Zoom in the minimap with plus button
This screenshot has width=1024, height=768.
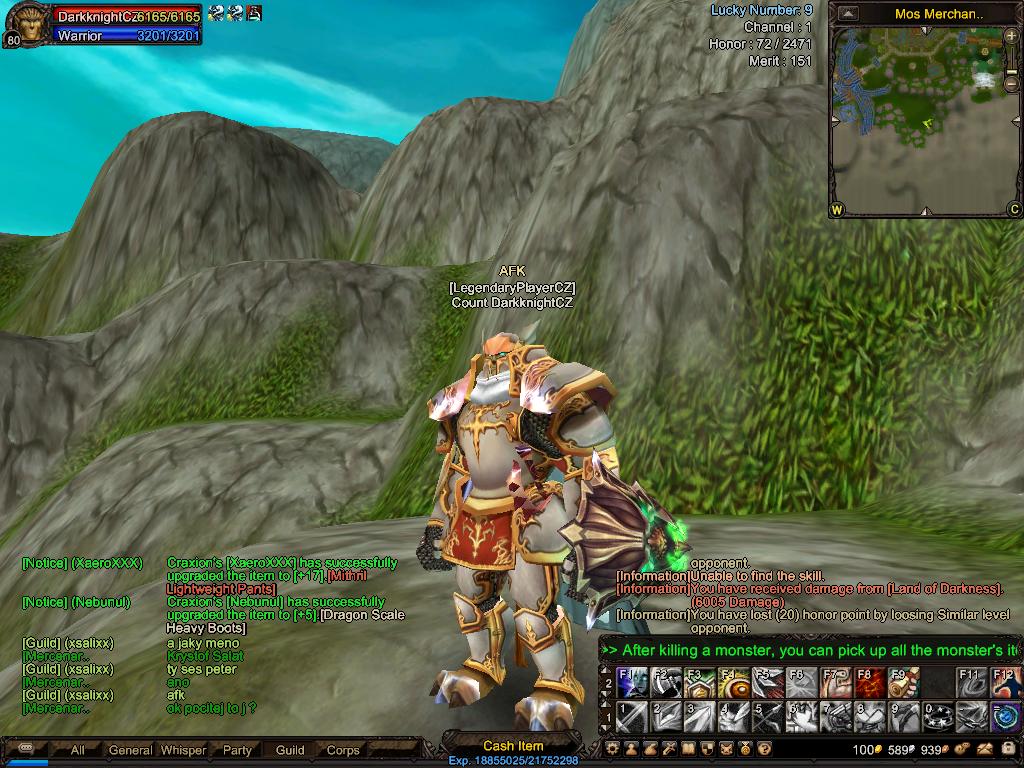pyautogui.click(x=1010, y=37)
